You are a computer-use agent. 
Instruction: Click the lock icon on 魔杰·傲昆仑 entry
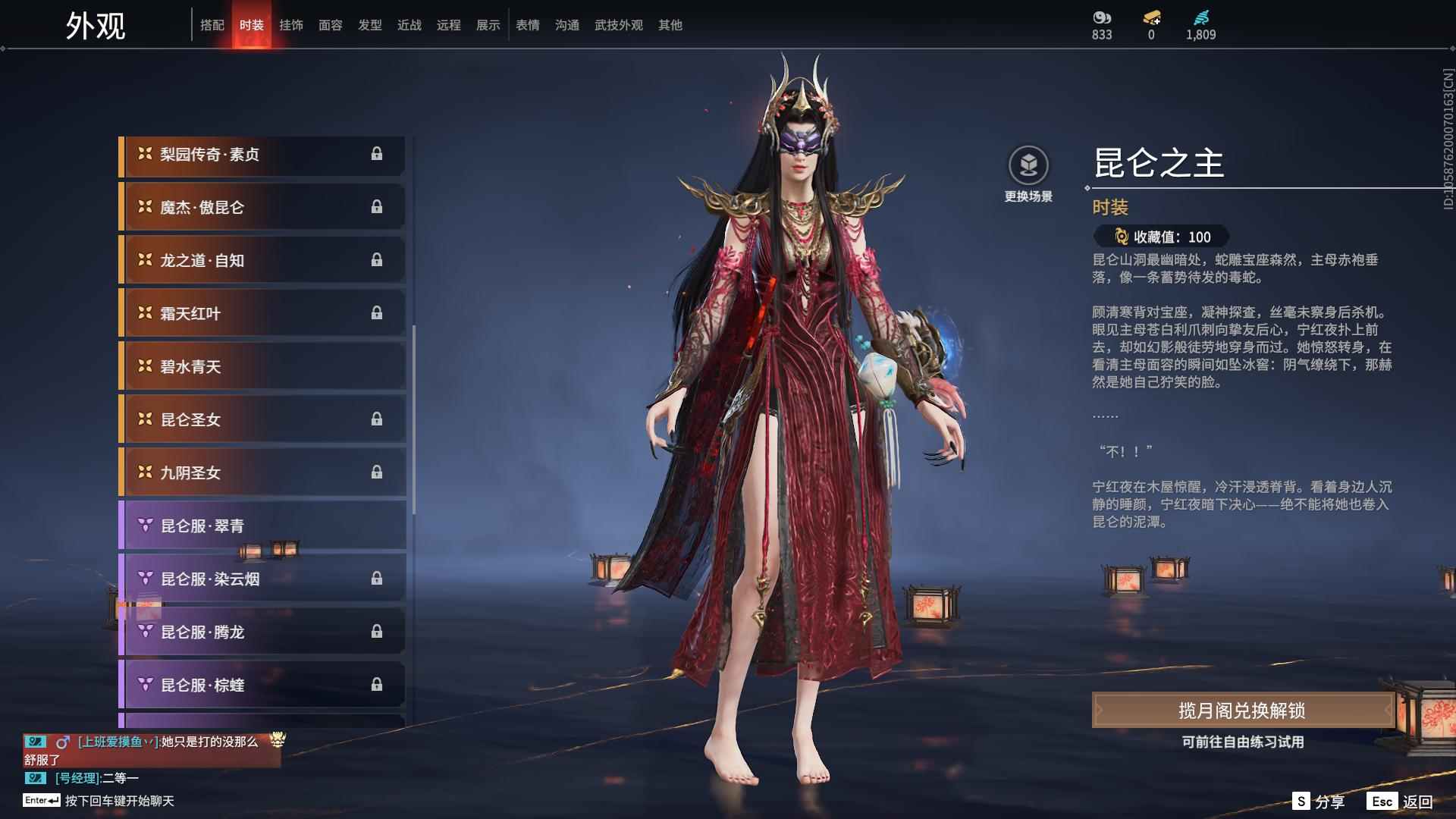[x=377, y=206]
